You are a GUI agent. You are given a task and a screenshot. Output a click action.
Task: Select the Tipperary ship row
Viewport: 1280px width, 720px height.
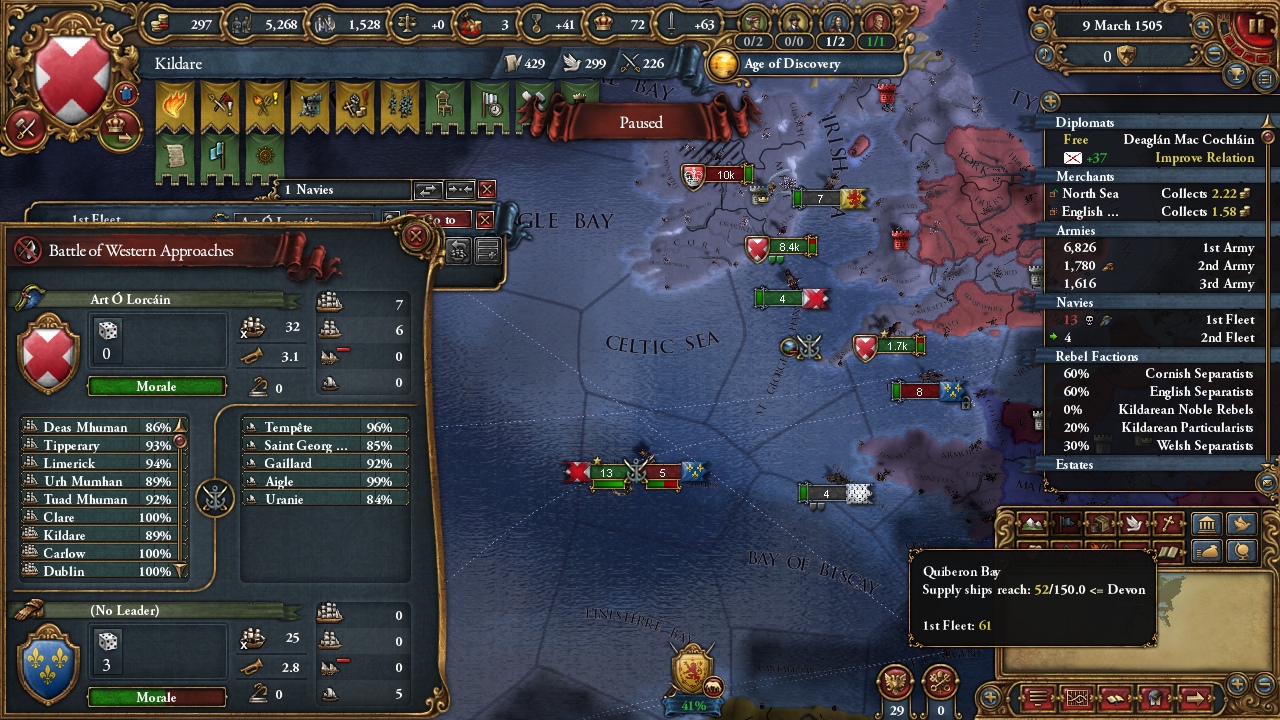(98, 445)
